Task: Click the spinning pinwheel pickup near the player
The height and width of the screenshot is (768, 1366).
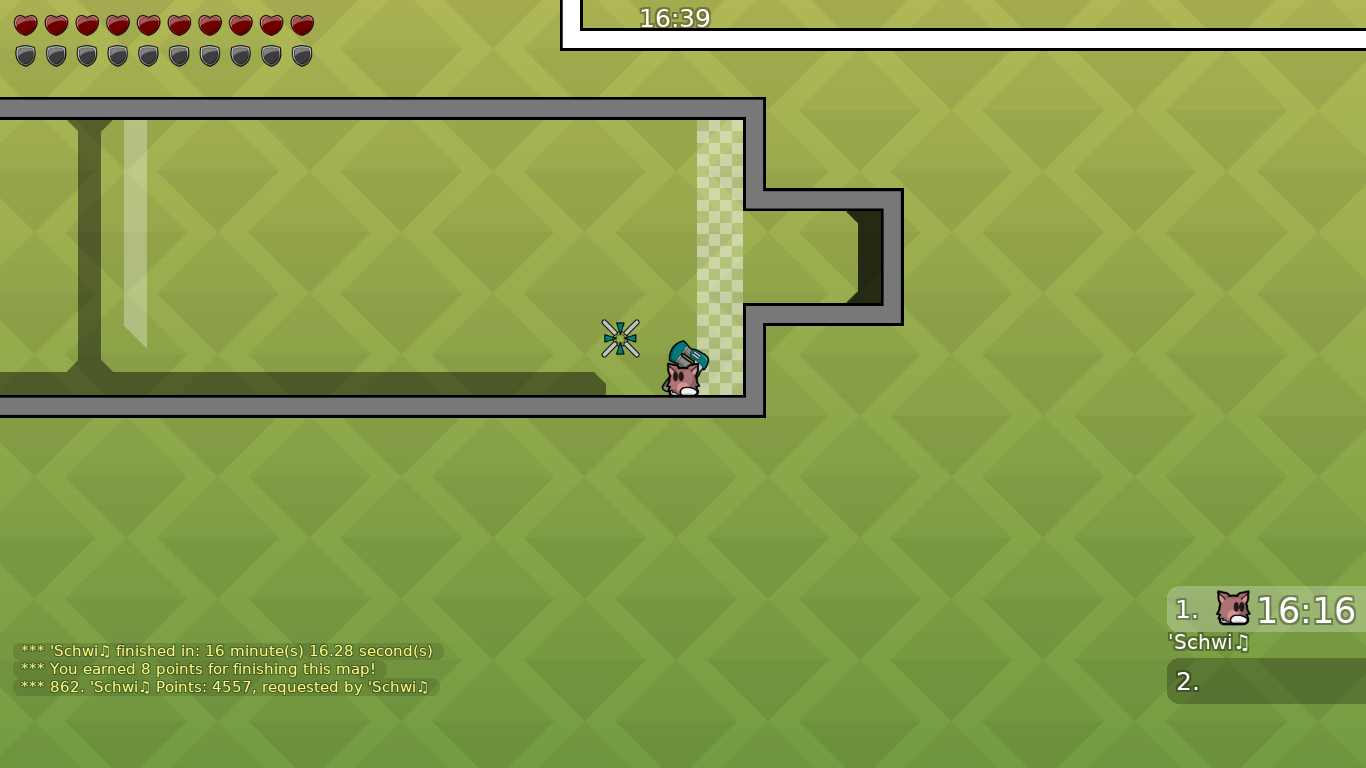Action: (621, 338)
